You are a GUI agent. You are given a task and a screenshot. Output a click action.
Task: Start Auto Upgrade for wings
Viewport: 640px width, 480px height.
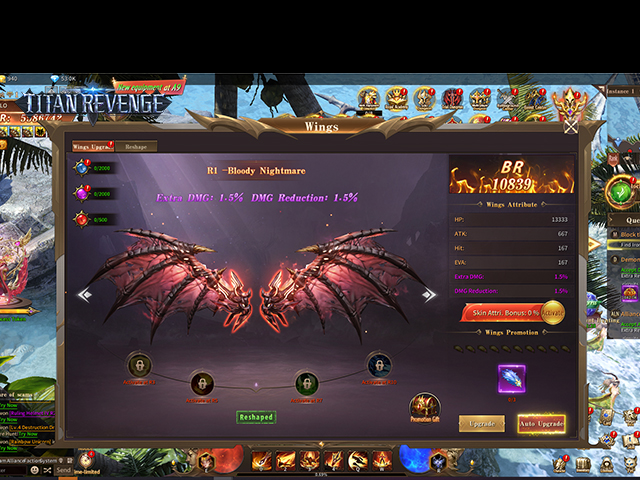click(x=541, y=424)
